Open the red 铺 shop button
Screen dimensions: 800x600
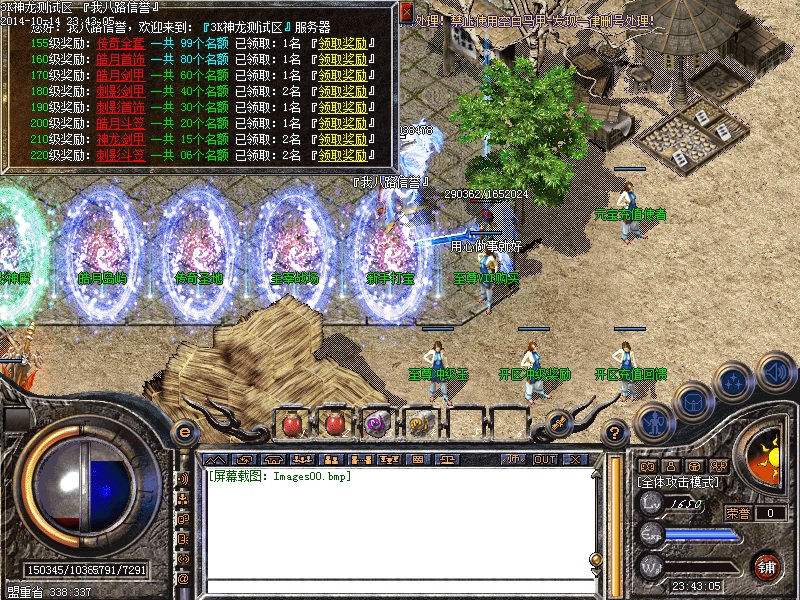[768, 565]
